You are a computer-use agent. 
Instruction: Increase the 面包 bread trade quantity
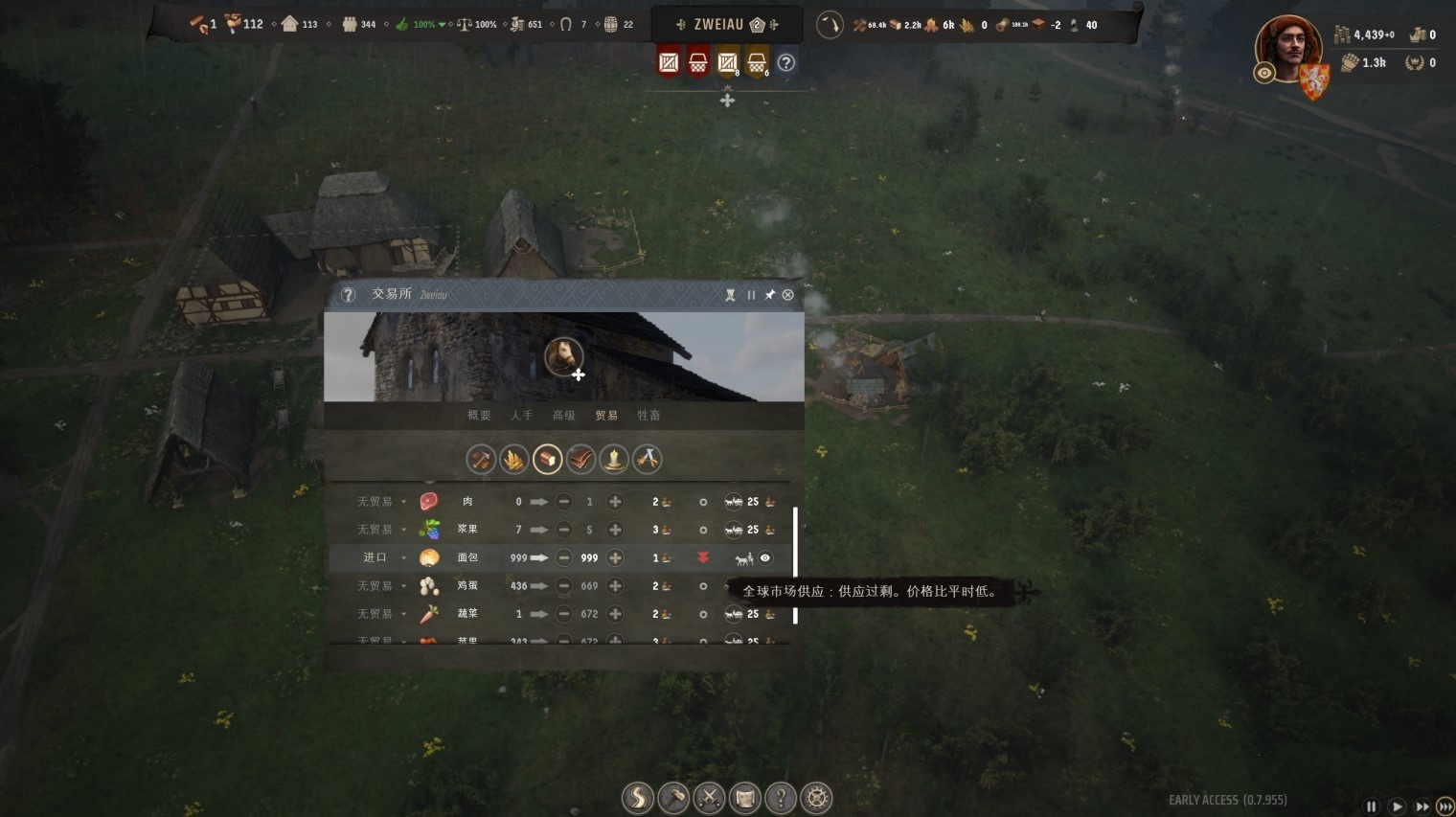pos(615,557)
